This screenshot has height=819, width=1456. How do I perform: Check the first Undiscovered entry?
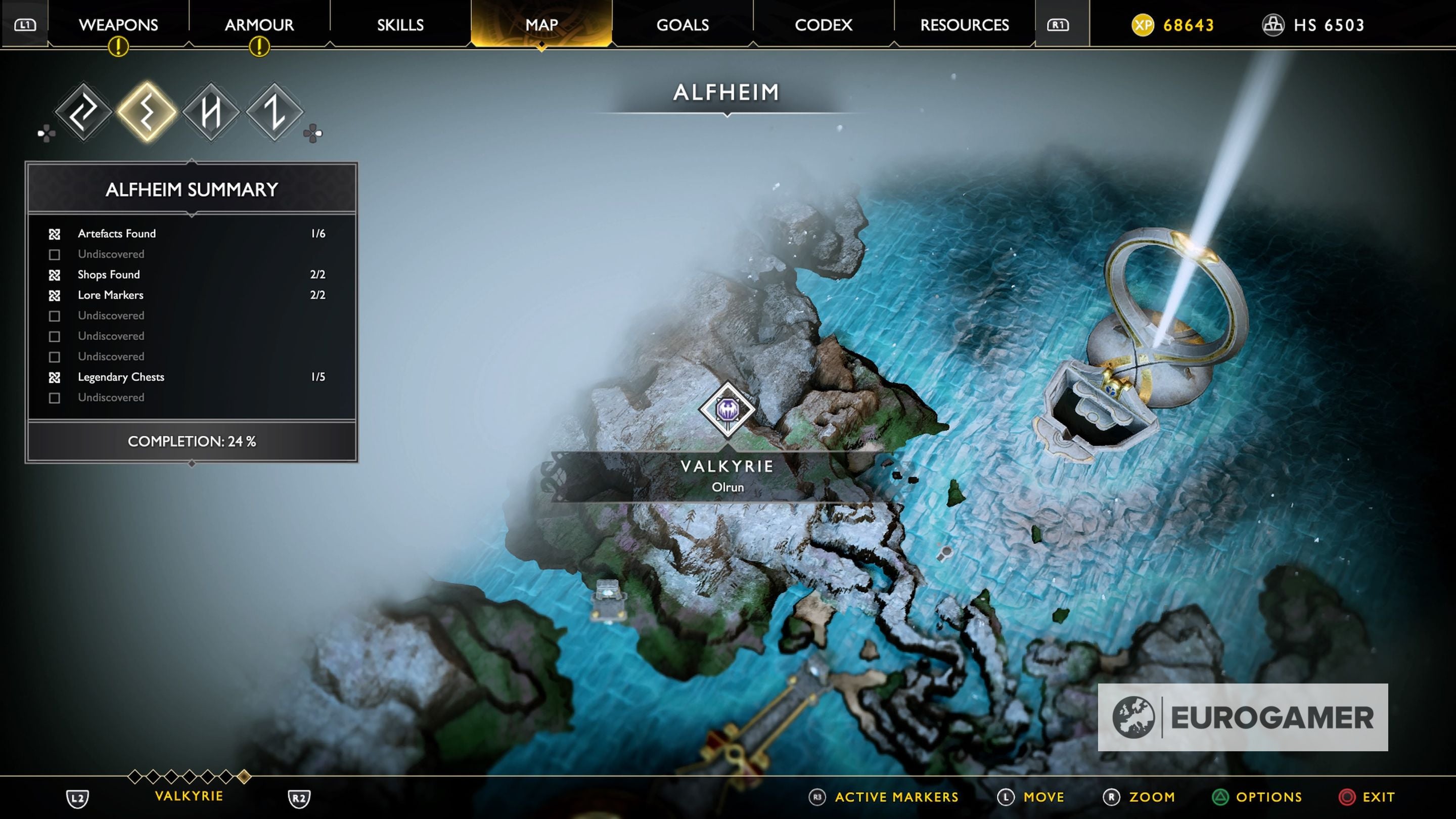[55, 254]
